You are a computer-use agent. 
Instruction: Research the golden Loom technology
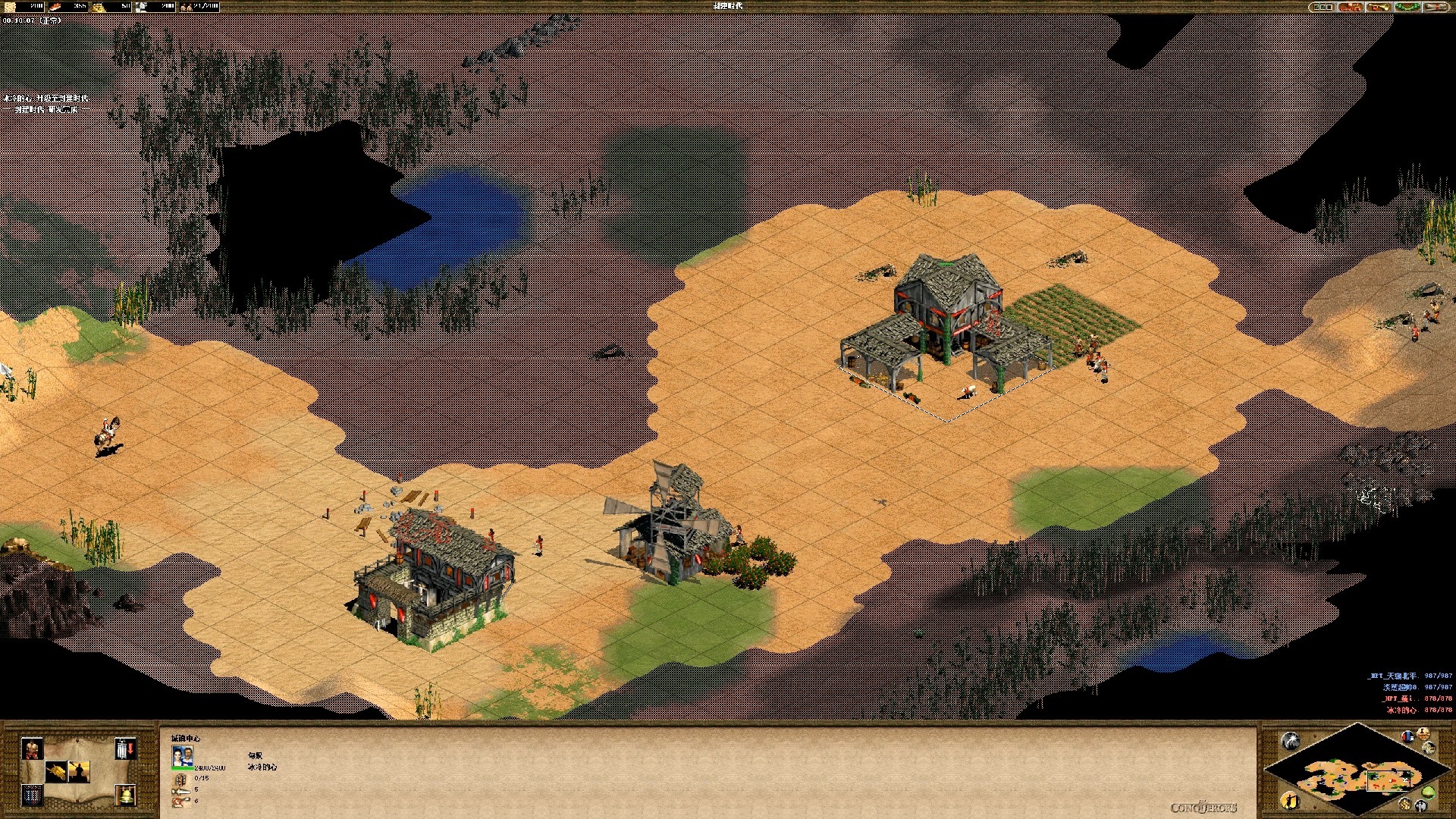click(56, 772)
